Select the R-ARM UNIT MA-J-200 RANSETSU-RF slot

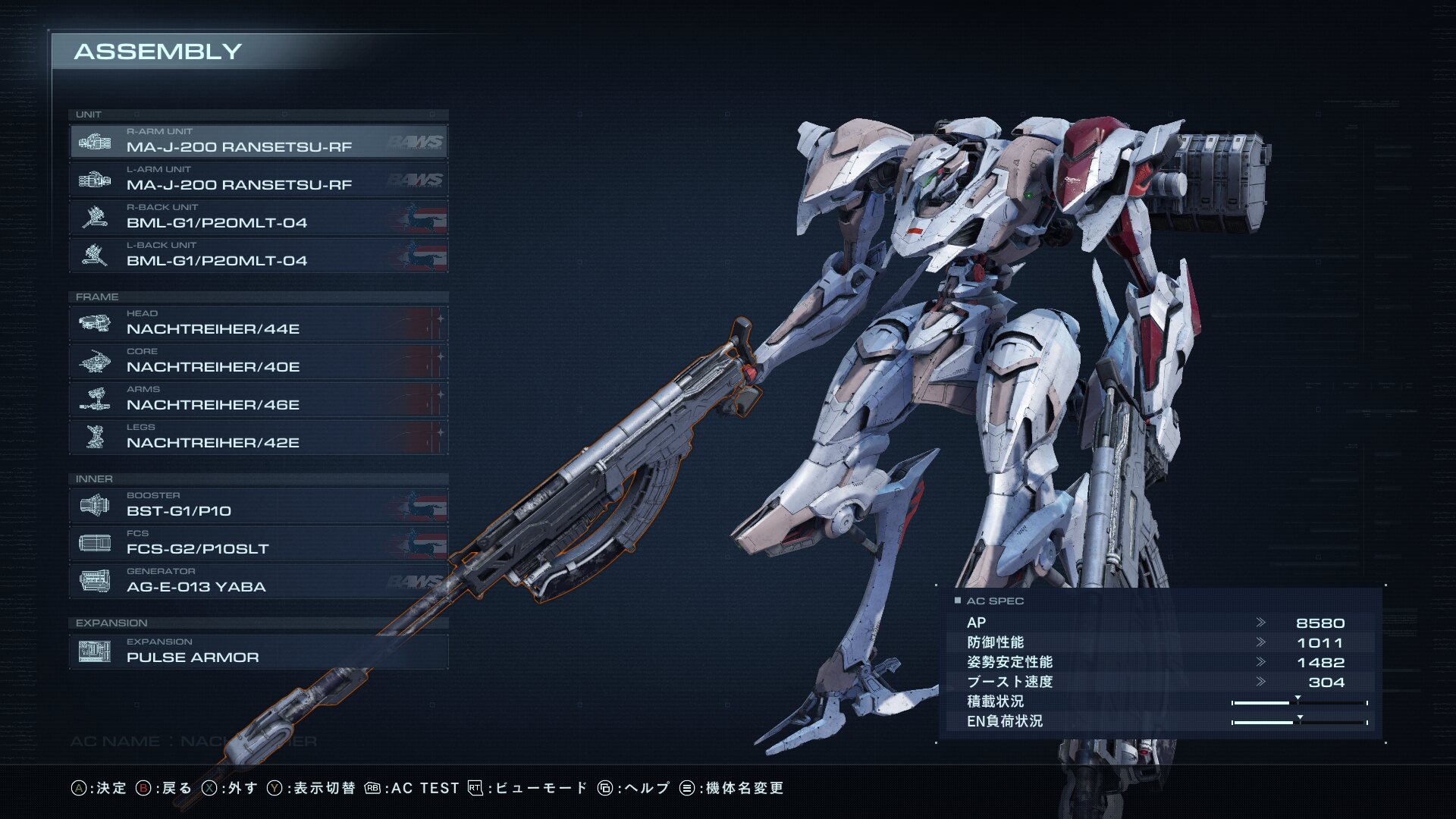258,142
